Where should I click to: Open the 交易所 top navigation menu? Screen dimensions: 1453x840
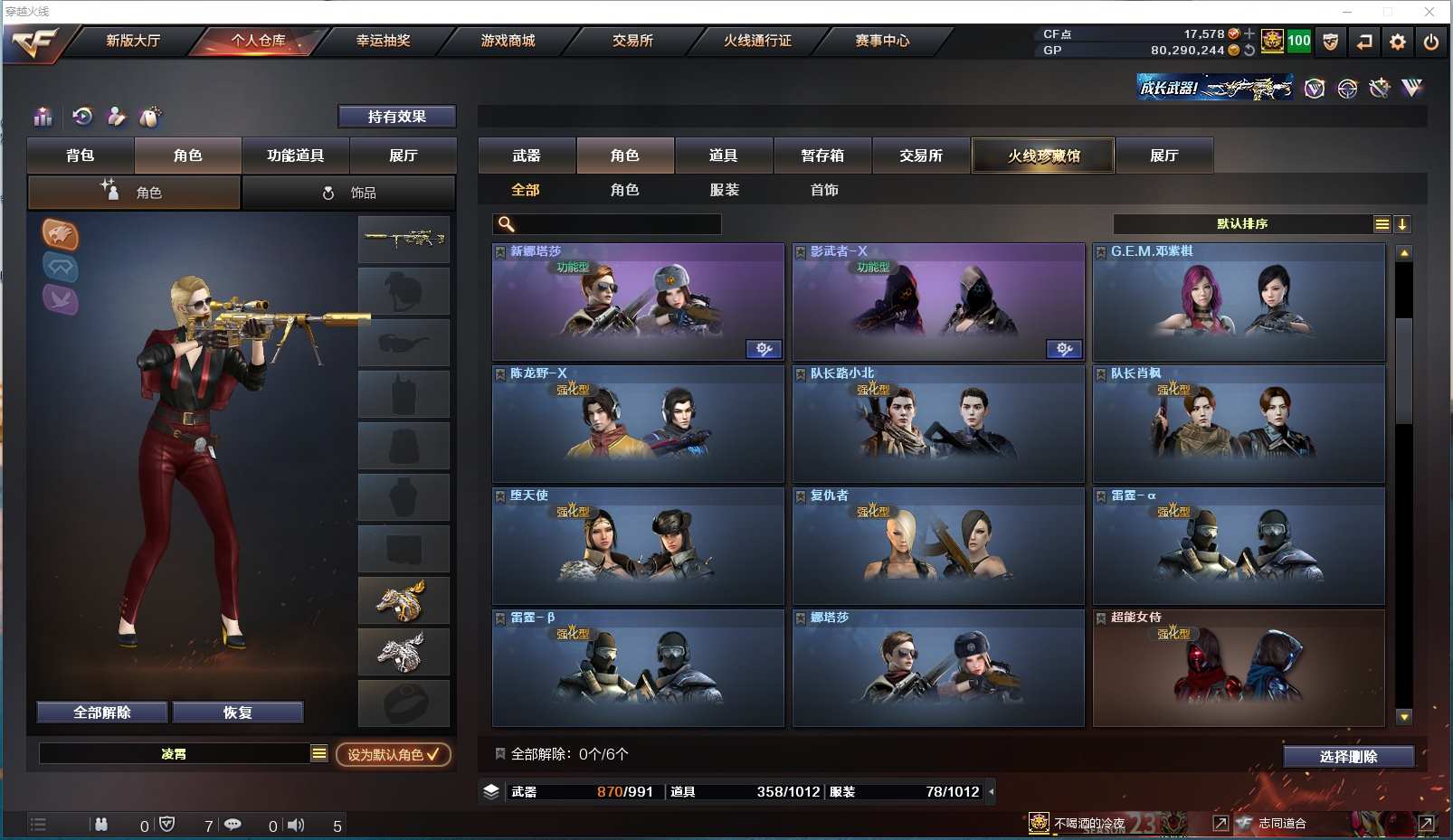pos(632,41)
